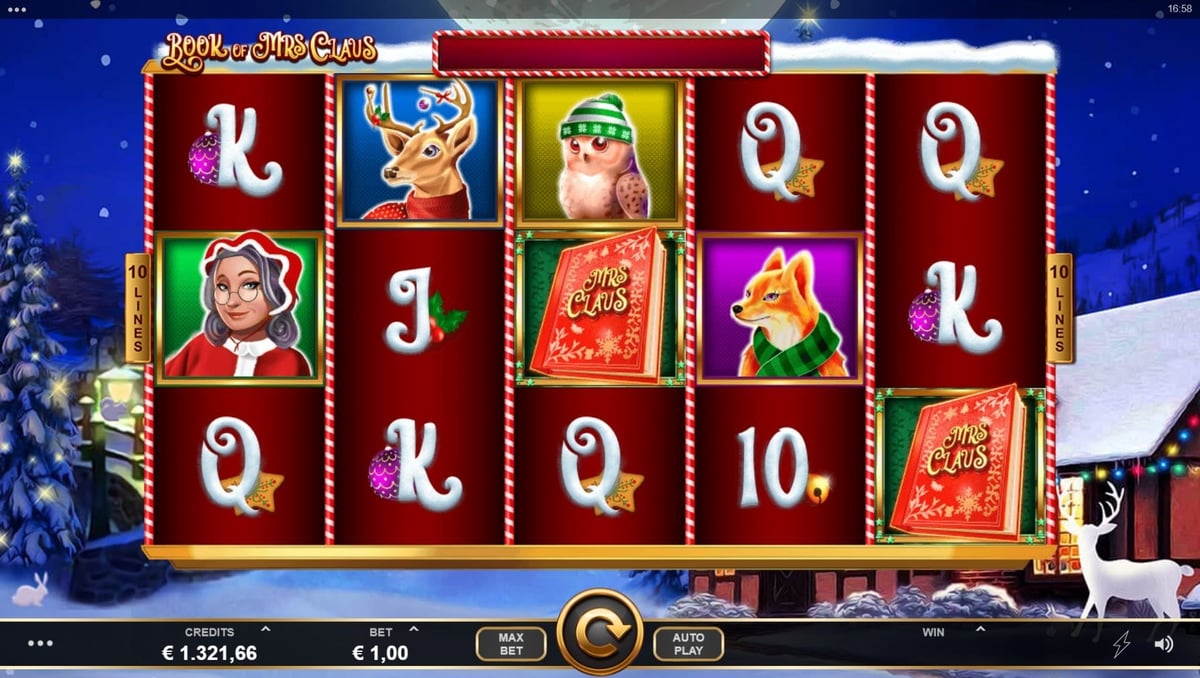Expand the Credits display arrow

pos(265,630)
